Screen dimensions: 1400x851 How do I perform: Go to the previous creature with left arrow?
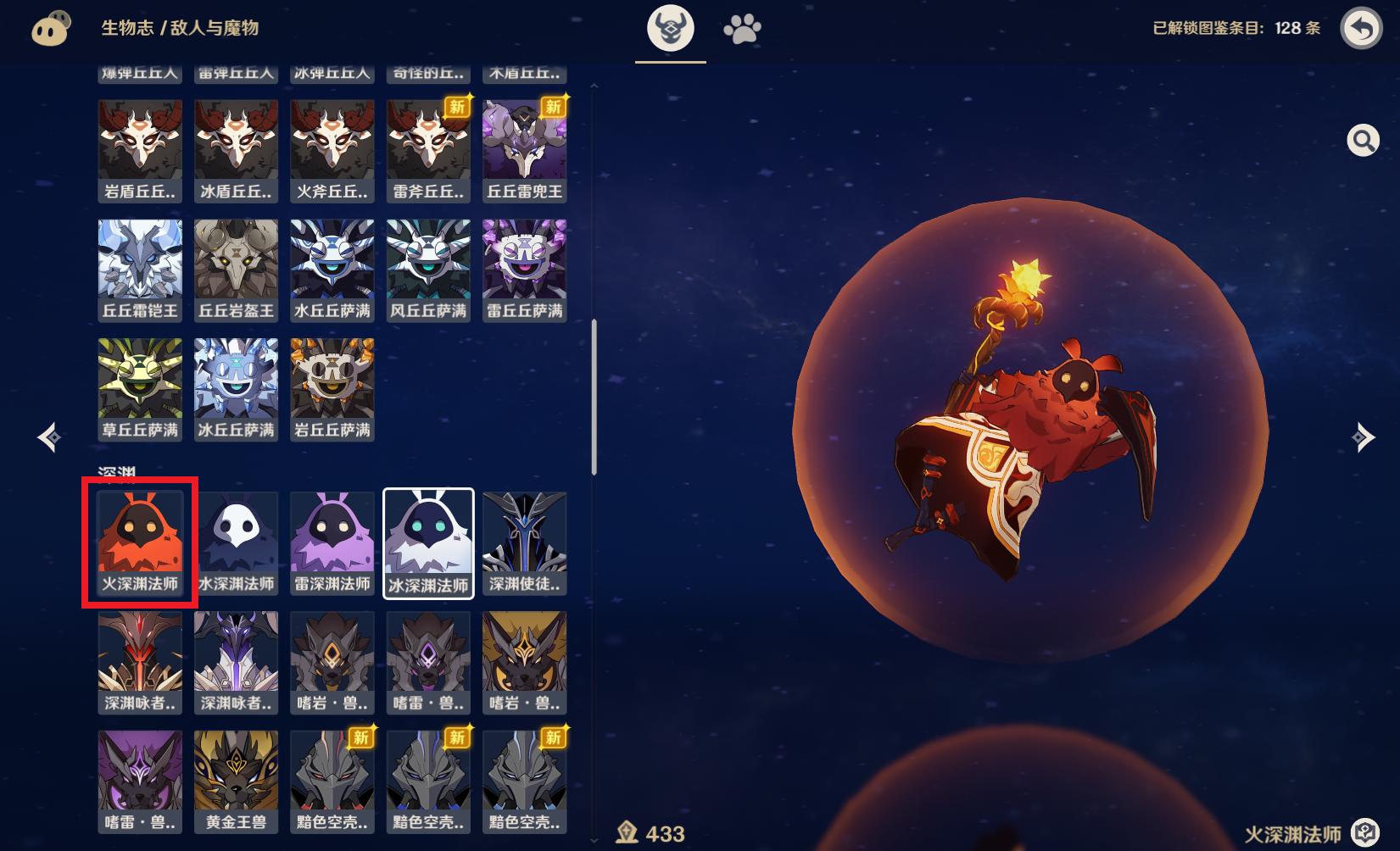tap(49, 437)
